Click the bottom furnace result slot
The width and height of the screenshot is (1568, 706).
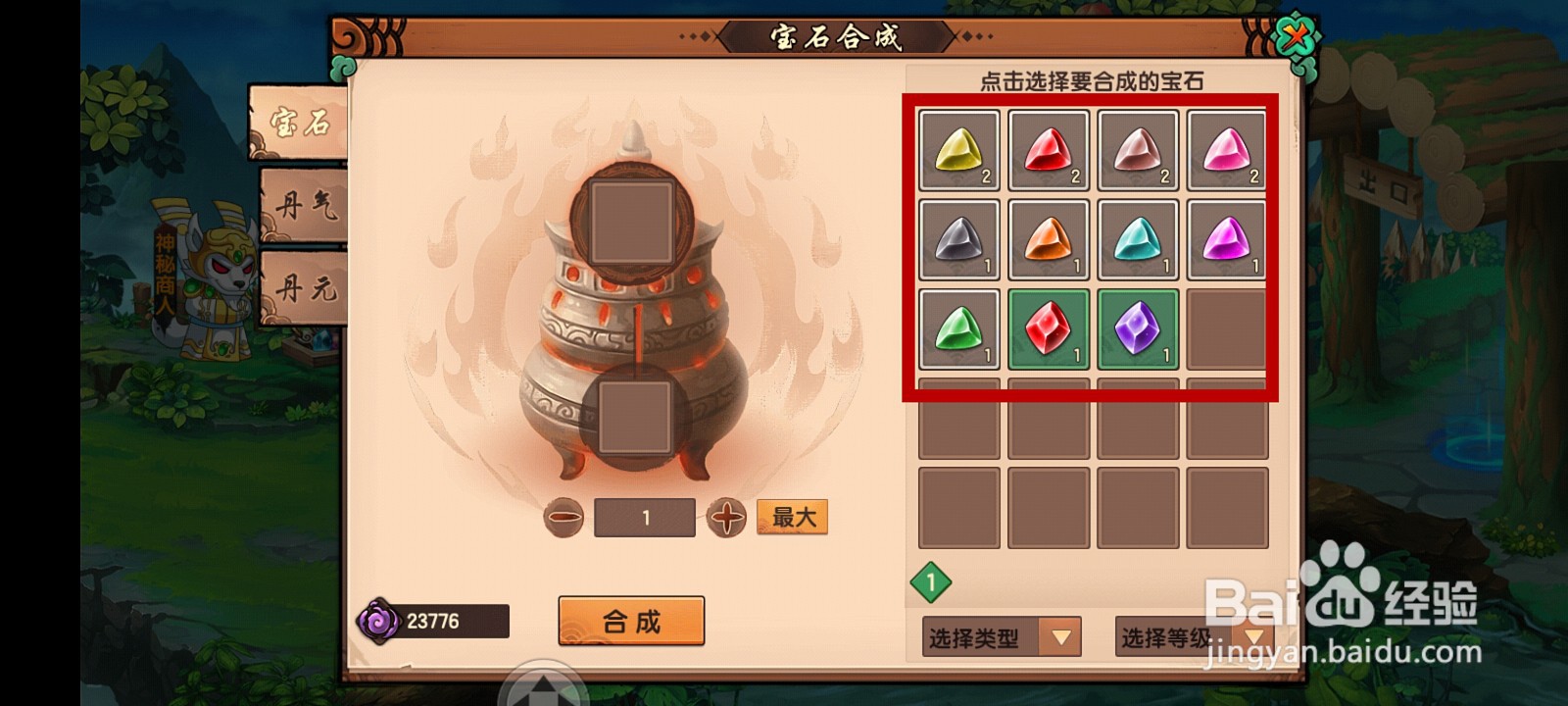point(635,418)
